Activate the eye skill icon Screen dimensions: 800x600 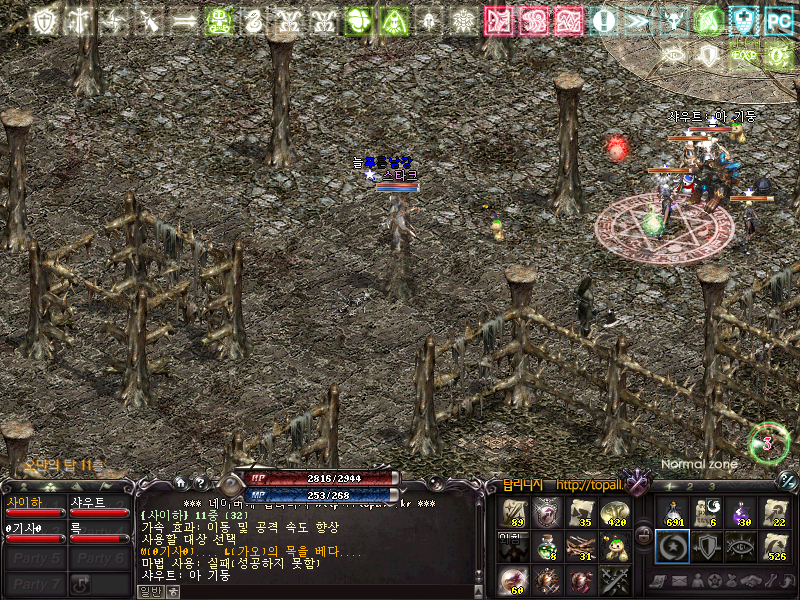click(741, 546)
